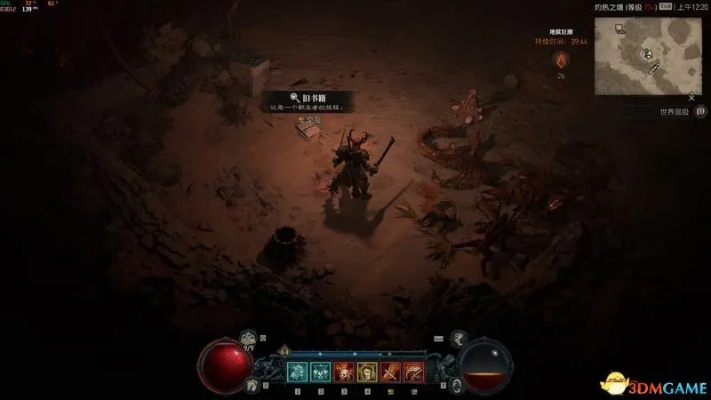711x400 pixels.
Task: Drink the healing potion beside the health orb
Action: tap(249, 340)
